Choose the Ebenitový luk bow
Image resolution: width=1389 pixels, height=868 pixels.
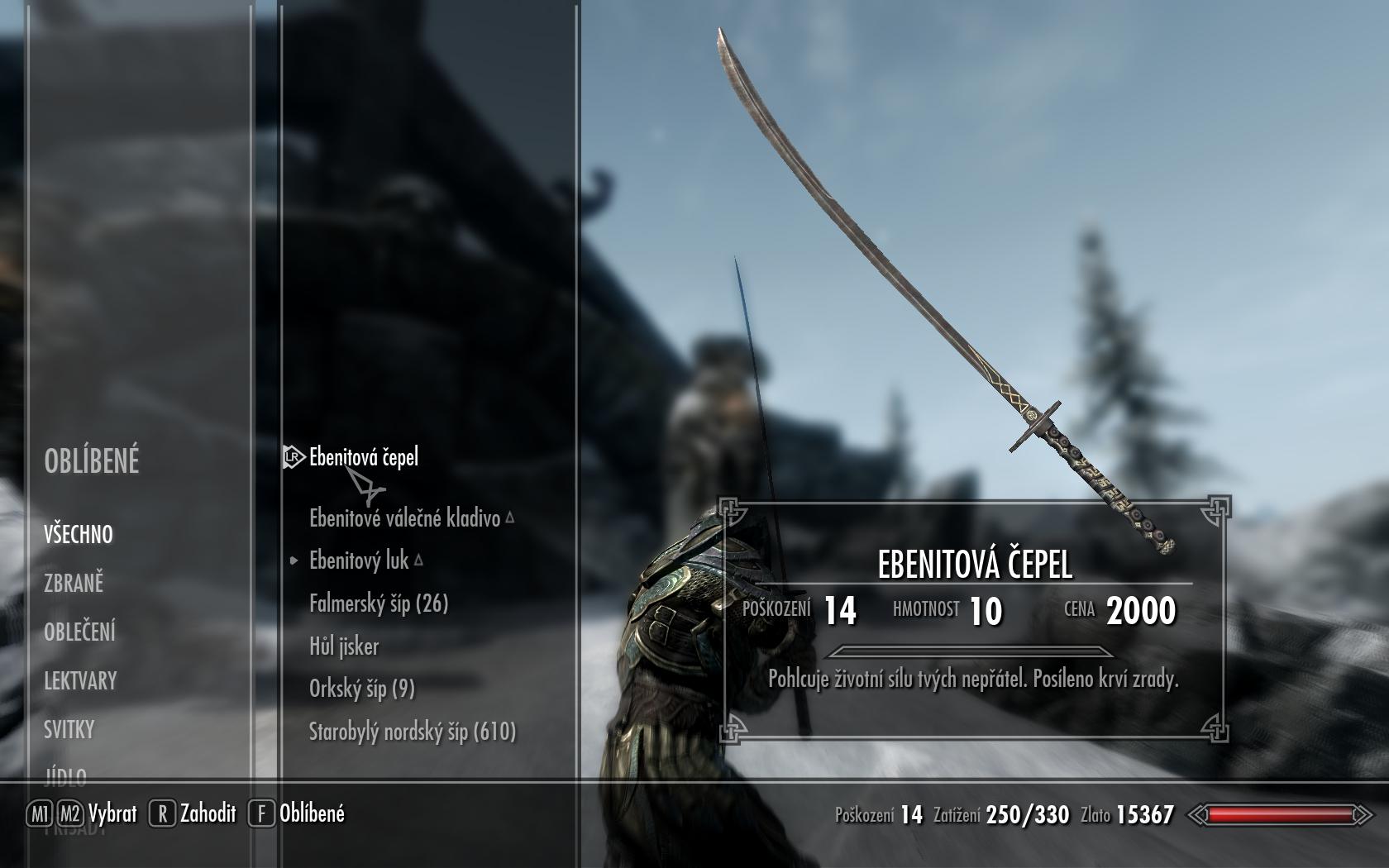coord(359,560)
